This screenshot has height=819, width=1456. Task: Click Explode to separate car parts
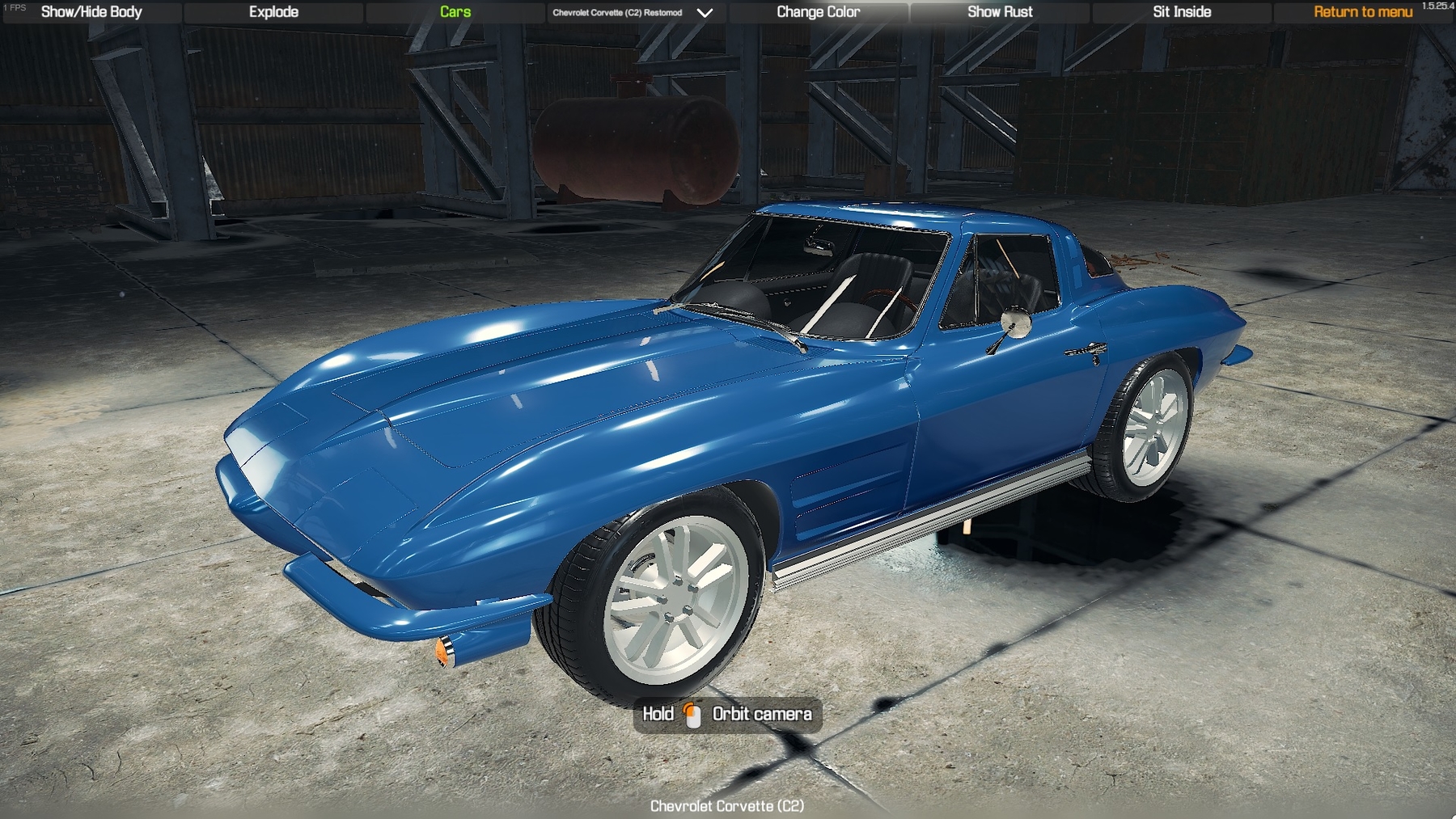274,11
